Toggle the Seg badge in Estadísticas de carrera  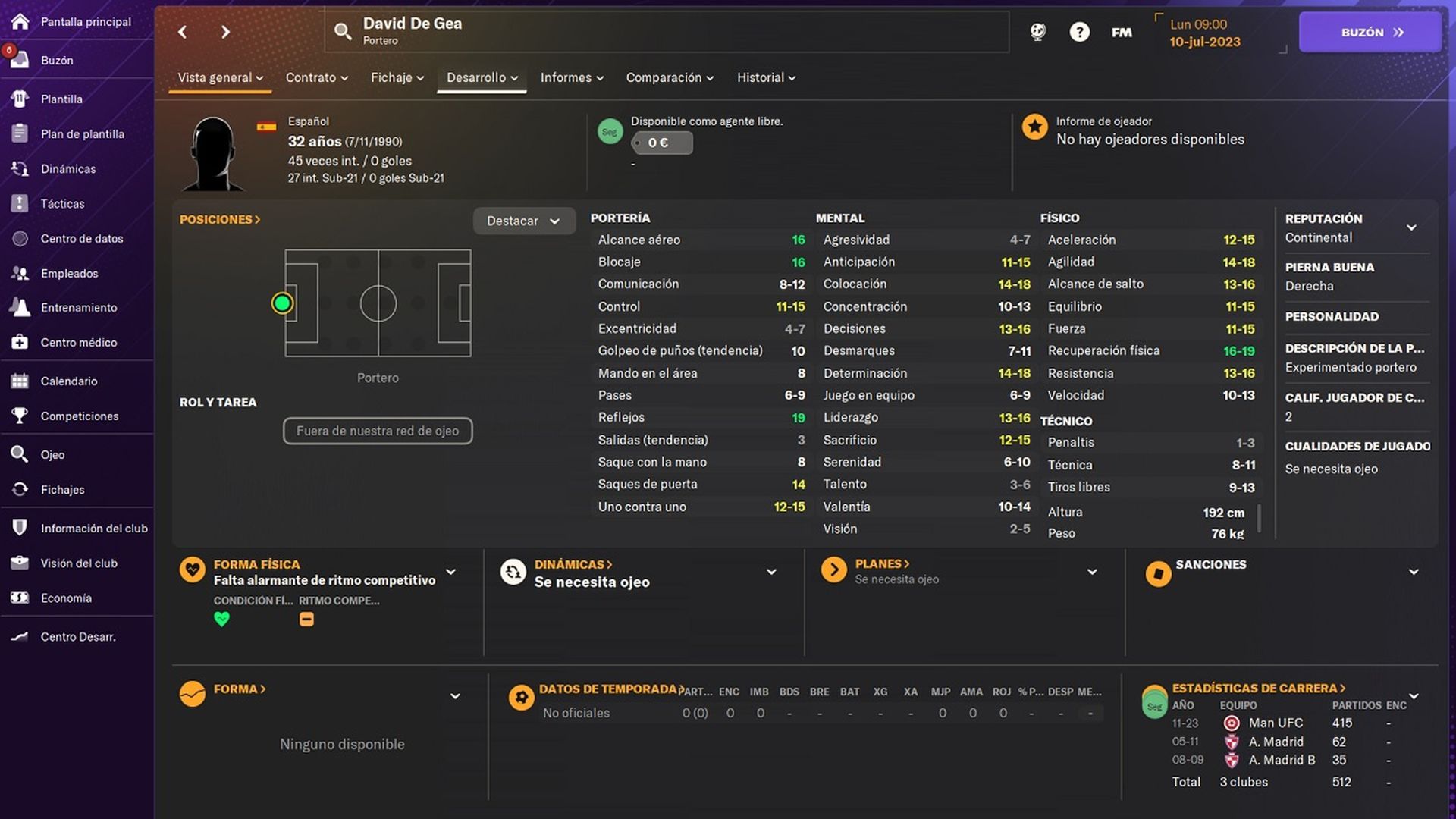click(x=1155, y=704)
